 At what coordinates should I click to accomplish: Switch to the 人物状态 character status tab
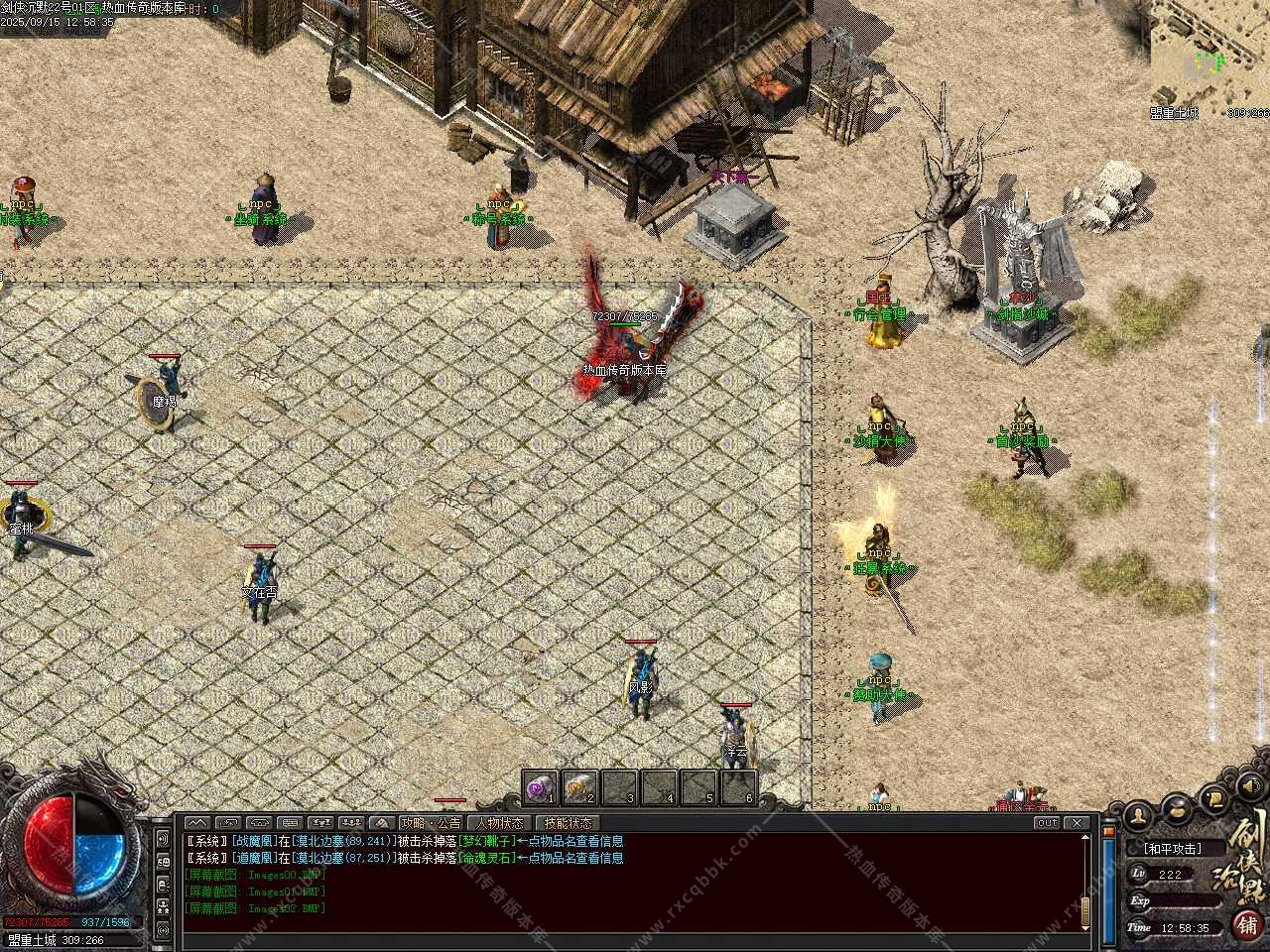click(499, 823)
